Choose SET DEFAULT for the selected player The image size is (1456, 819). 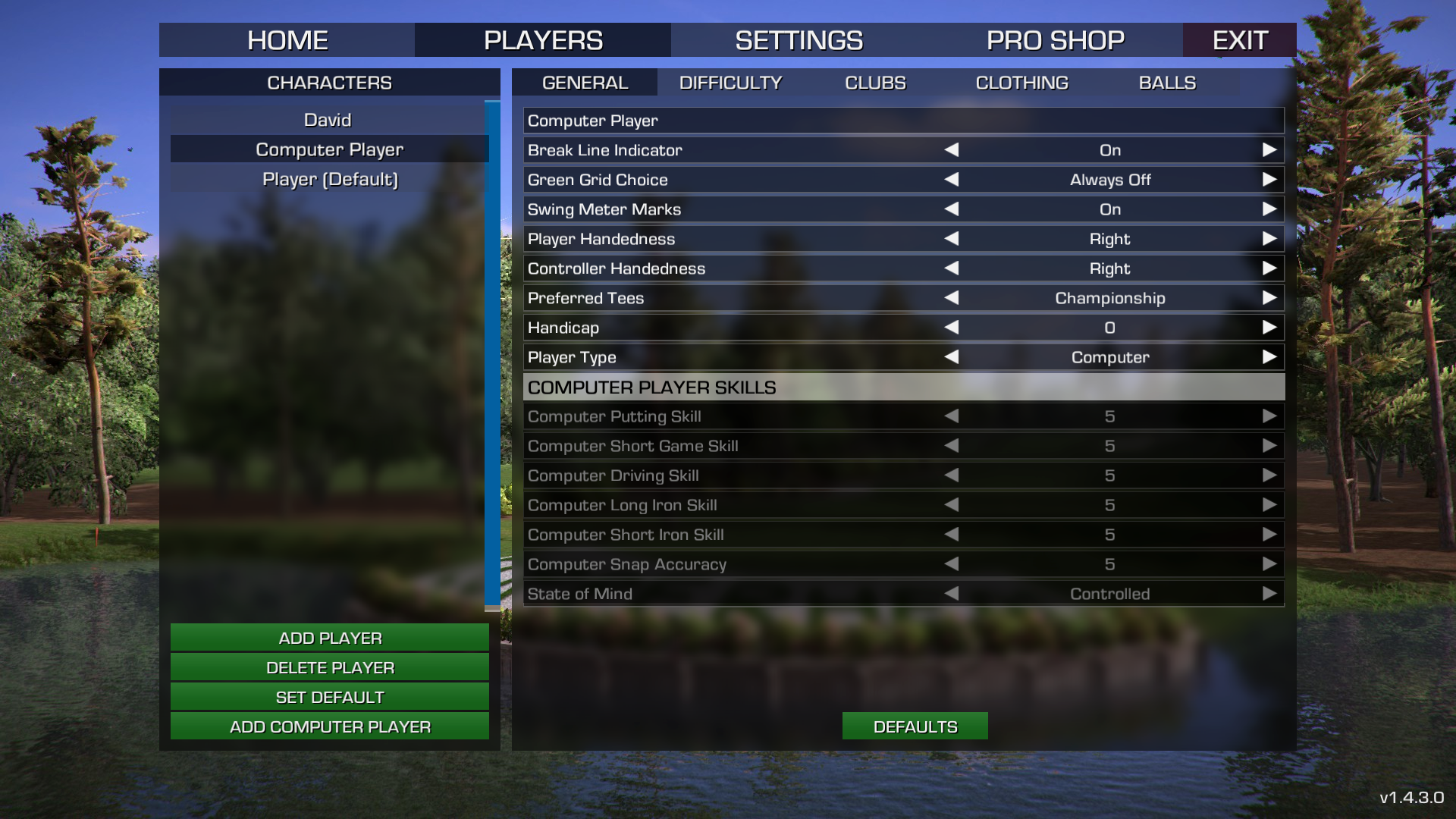pos(330,697)
